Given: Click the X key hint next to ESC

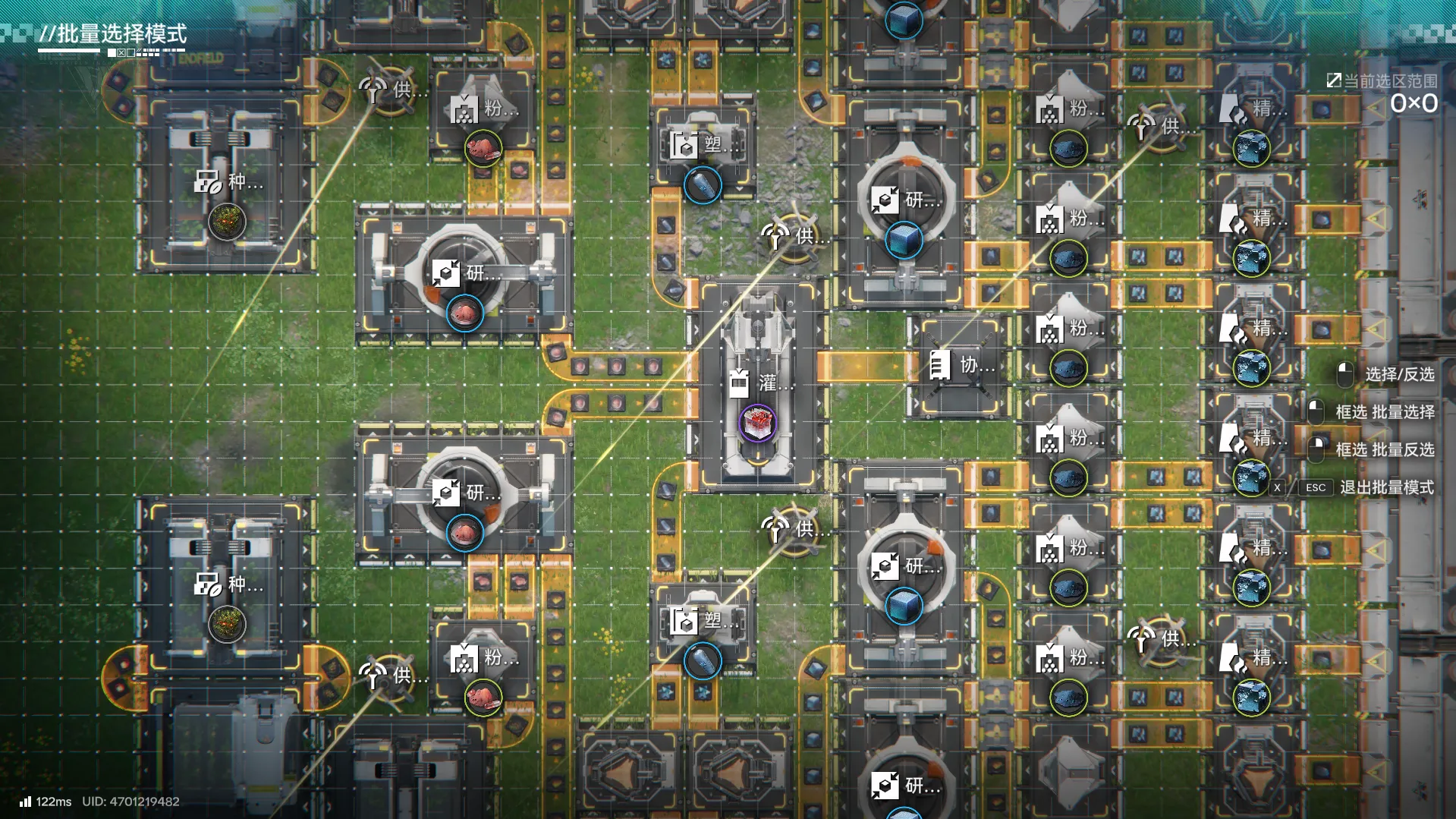Looking at the screenshot, I should pos(1278,487).
